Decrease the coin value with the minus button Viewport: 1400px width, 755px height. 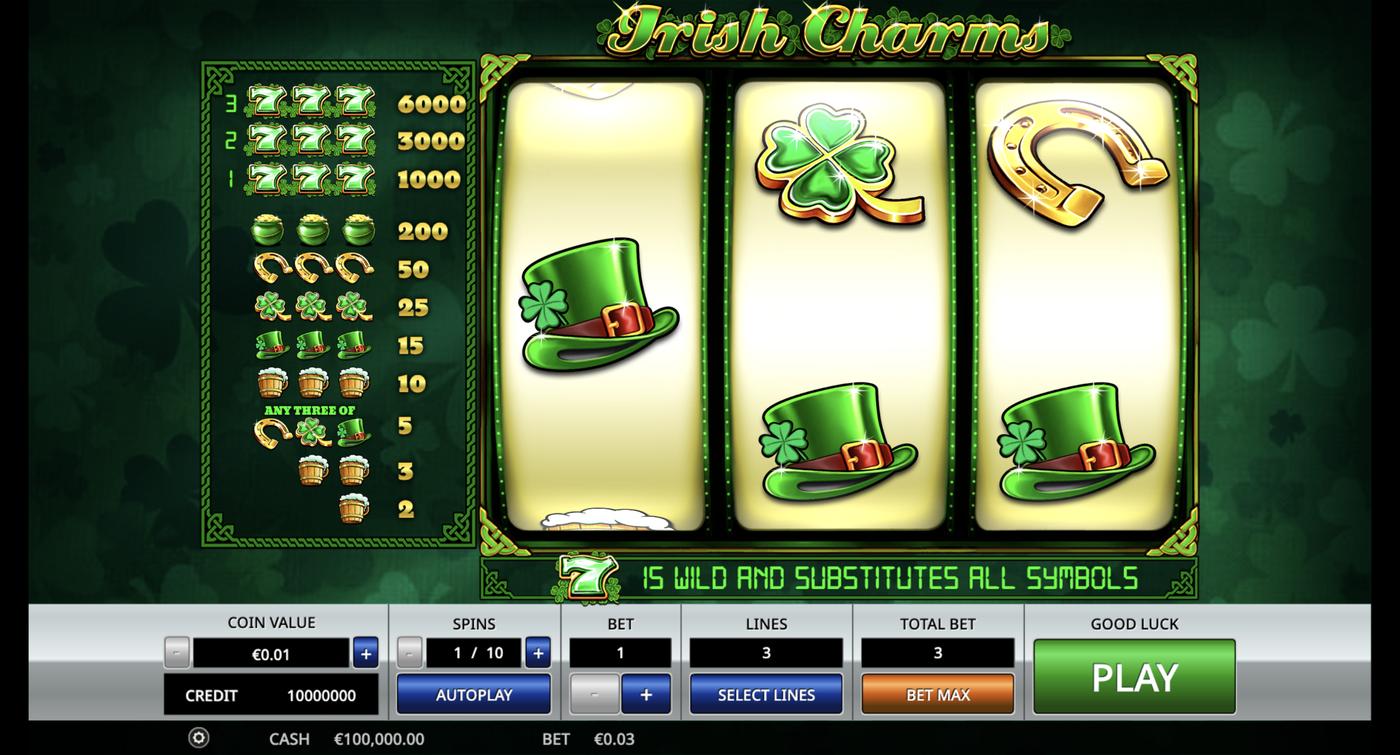(x=177, y=652)
